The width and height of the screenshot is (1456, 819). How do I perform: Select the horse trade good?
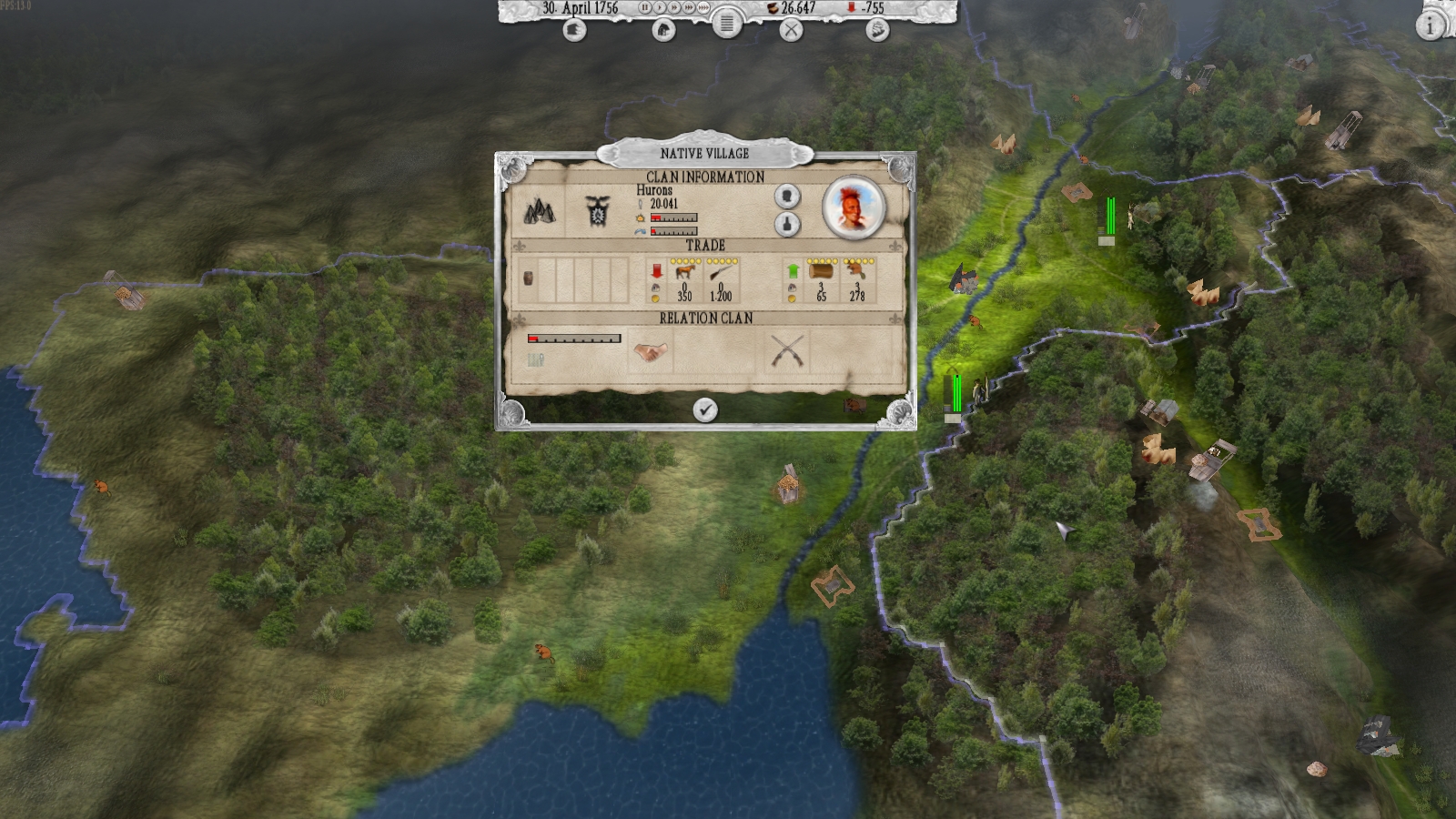click(x=686, y=271)
